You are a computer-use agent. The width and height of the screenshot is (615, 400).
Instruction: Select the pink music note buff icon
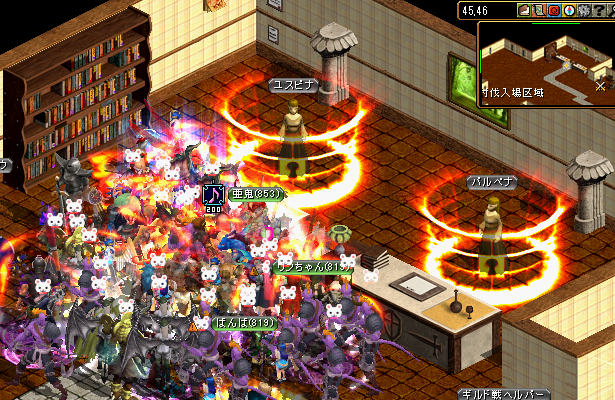click(x=212, y=192)
